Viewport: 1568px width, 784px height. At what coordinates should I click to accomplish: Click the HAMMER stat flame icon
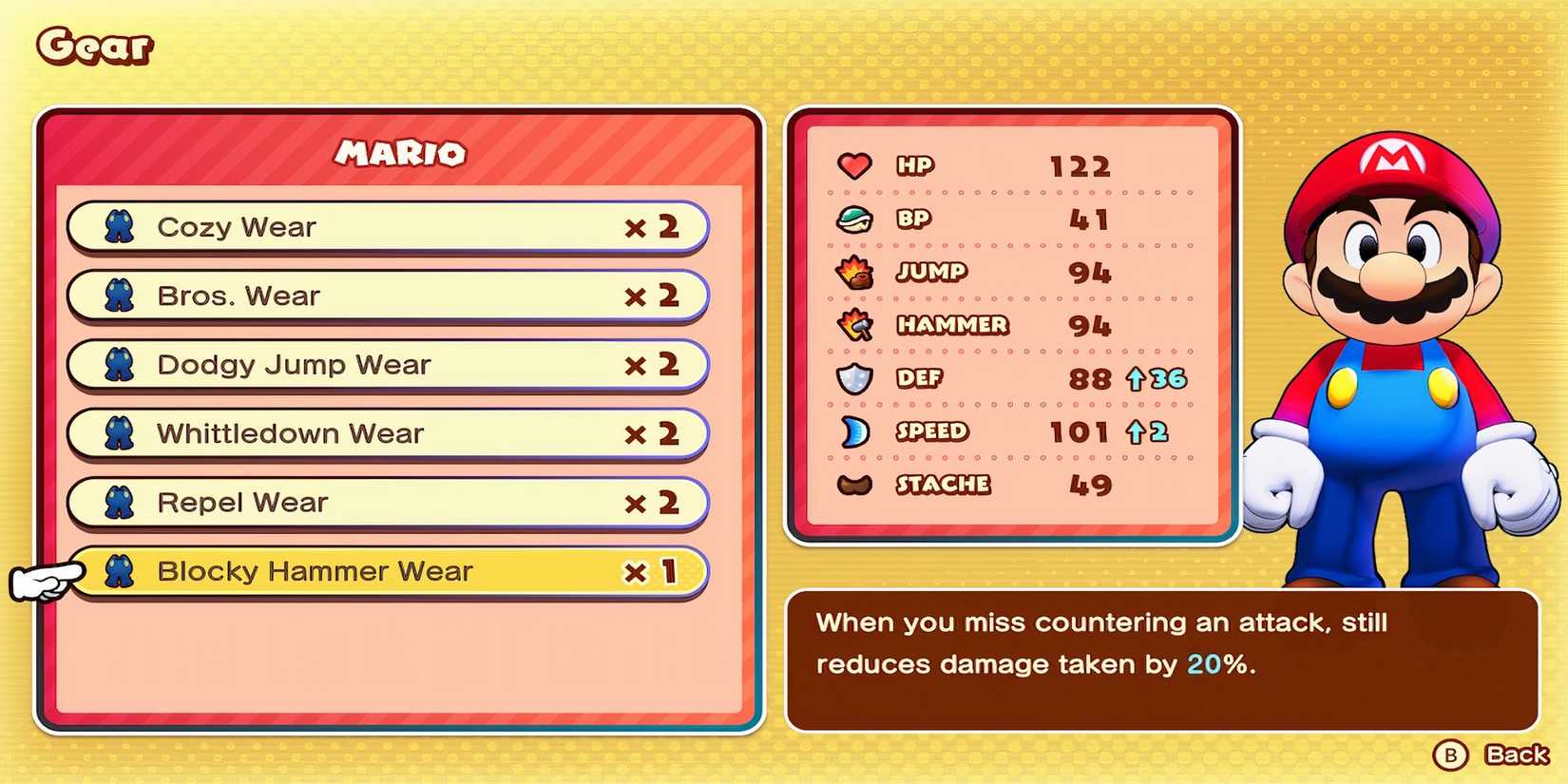coord(856,325)
